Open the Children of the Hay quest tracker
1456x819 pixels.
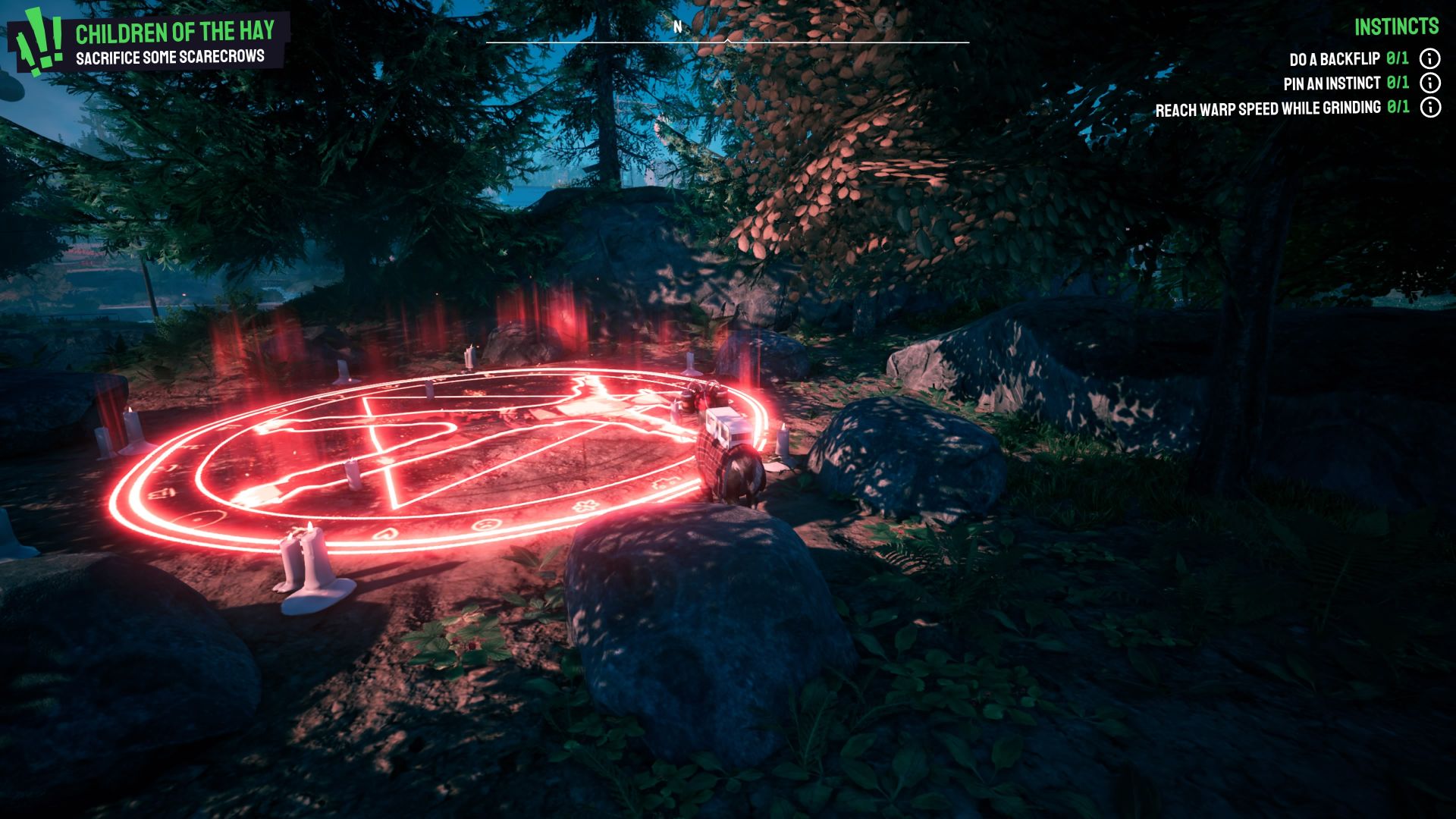click(x=174, y=33)
